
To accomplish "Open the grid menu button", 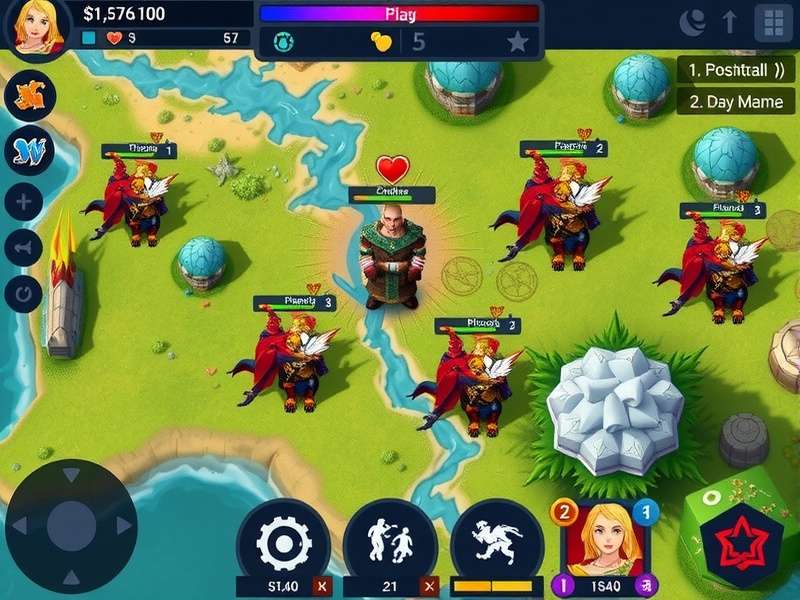I will 773,22.
